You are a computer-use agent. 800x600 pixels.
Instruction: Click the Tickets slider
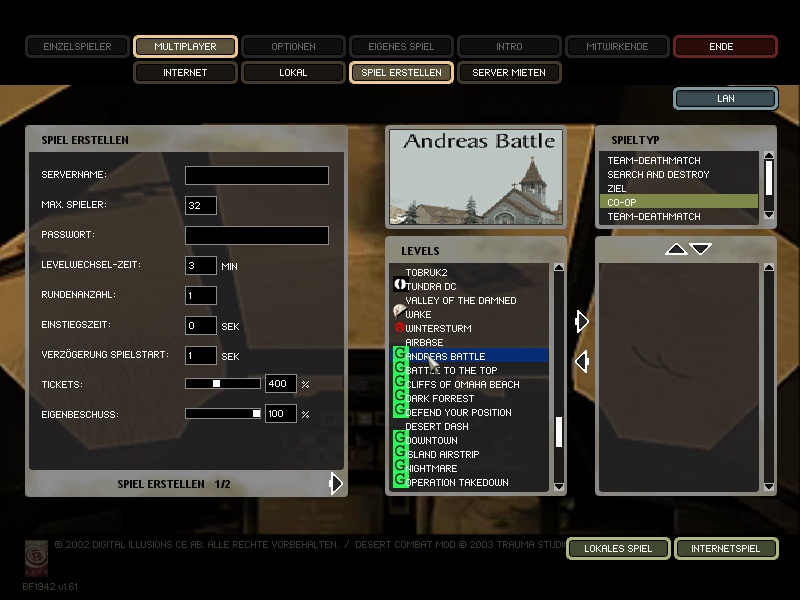tap(223, 384)
